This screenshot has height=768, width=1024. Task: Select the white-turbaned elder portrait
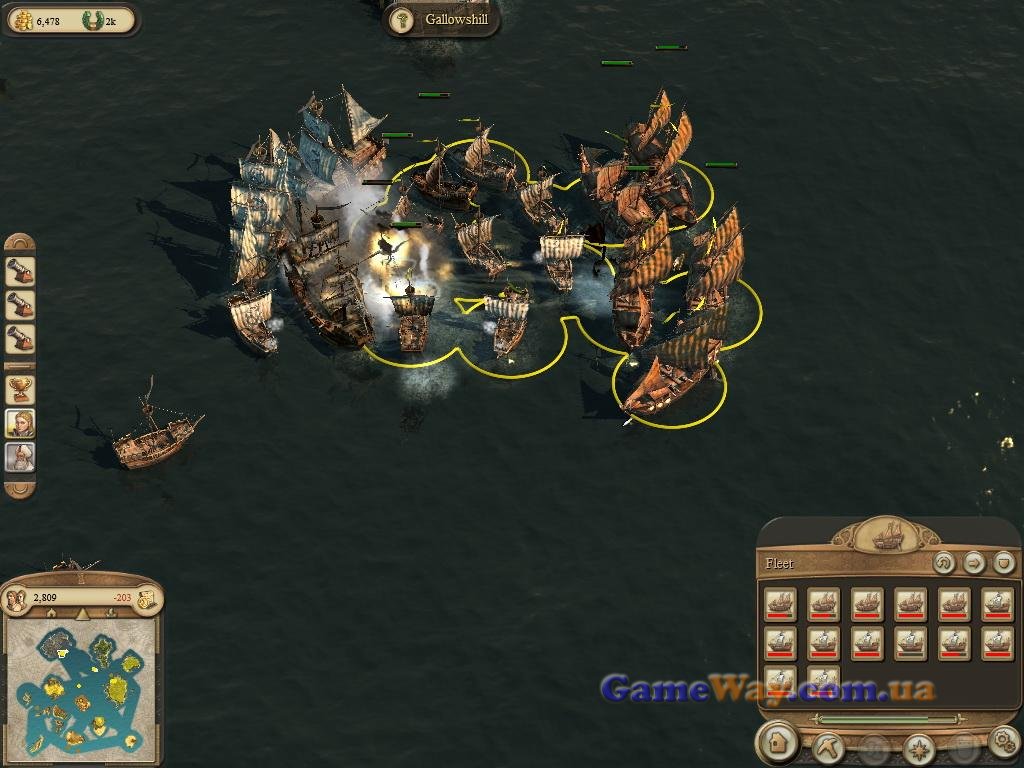pyautogui.click(x=20, y=457)
